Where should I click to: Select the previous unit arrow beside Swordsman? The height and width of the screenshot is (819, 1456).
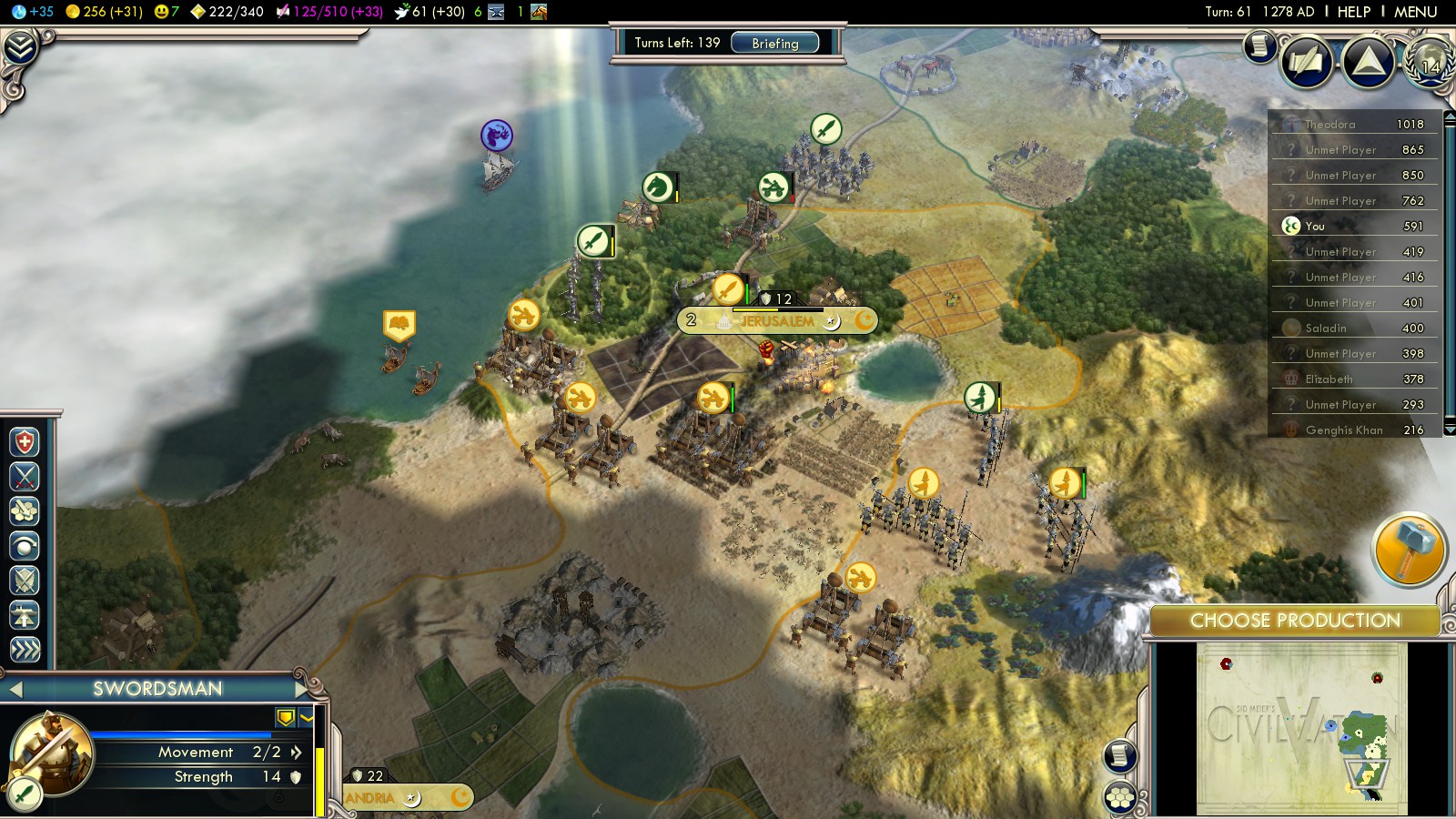(15, 689)
